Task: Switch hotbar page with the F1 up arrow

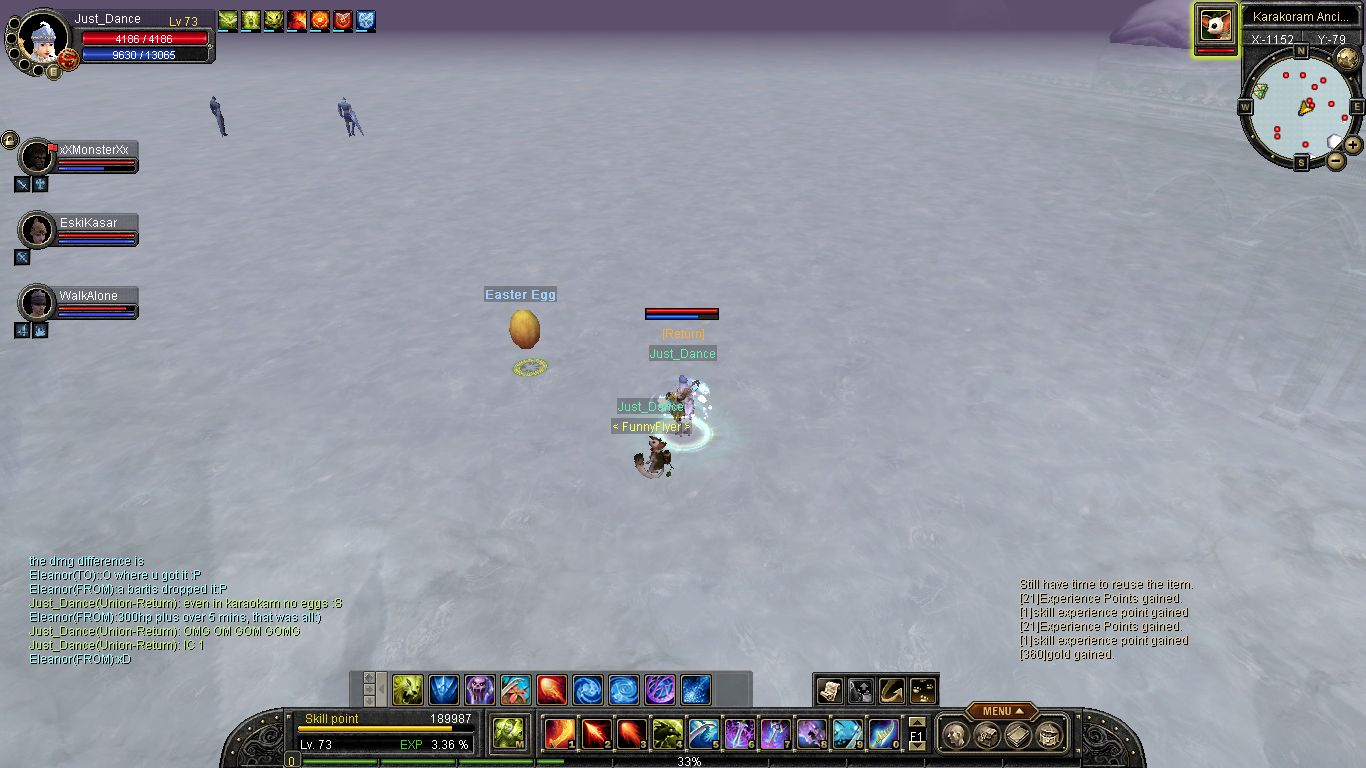Action: pyautogui.click(x=916, y=723)
